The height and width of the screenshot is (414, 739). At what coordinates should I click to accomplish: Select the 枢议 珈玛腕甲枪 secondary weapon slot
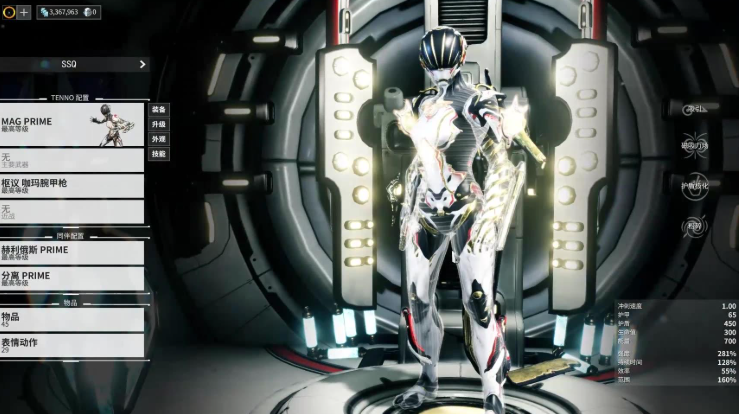tap(72, 185)
